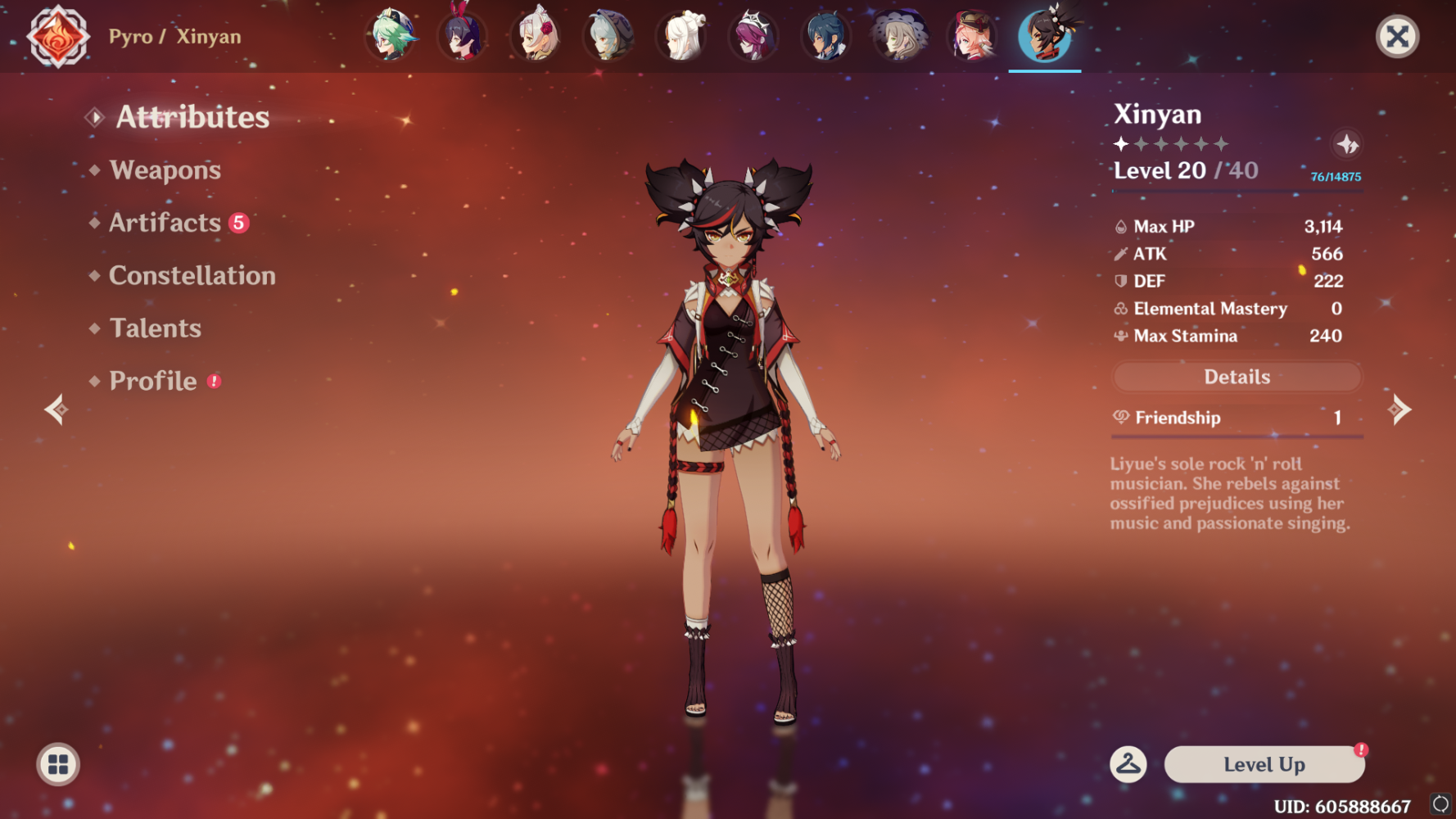The width and height of the screenshot is (1456, 819).
Task: Open the Constellation section
Action: (192, 275)
